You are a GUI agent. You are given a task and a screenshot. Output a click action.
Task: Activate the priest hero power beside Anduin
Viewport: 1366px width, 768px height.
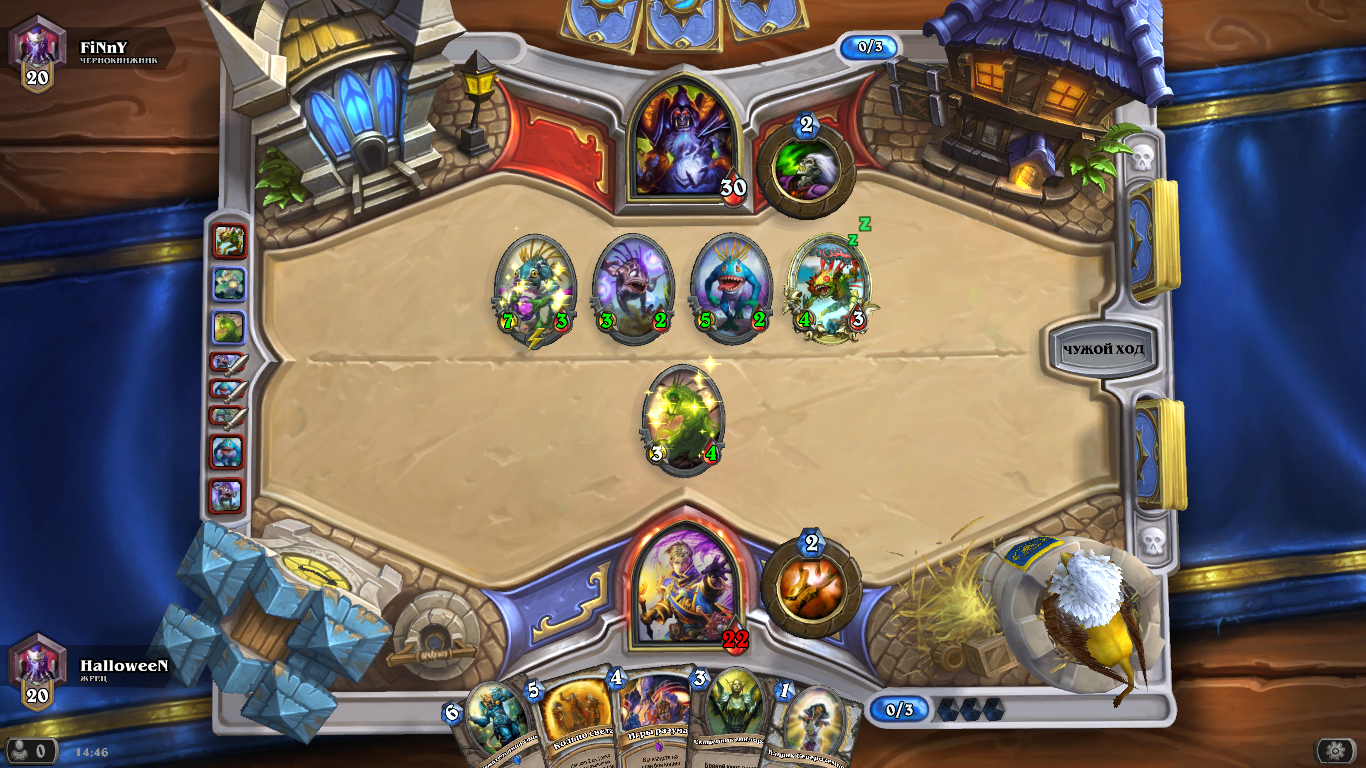(811, 588)
